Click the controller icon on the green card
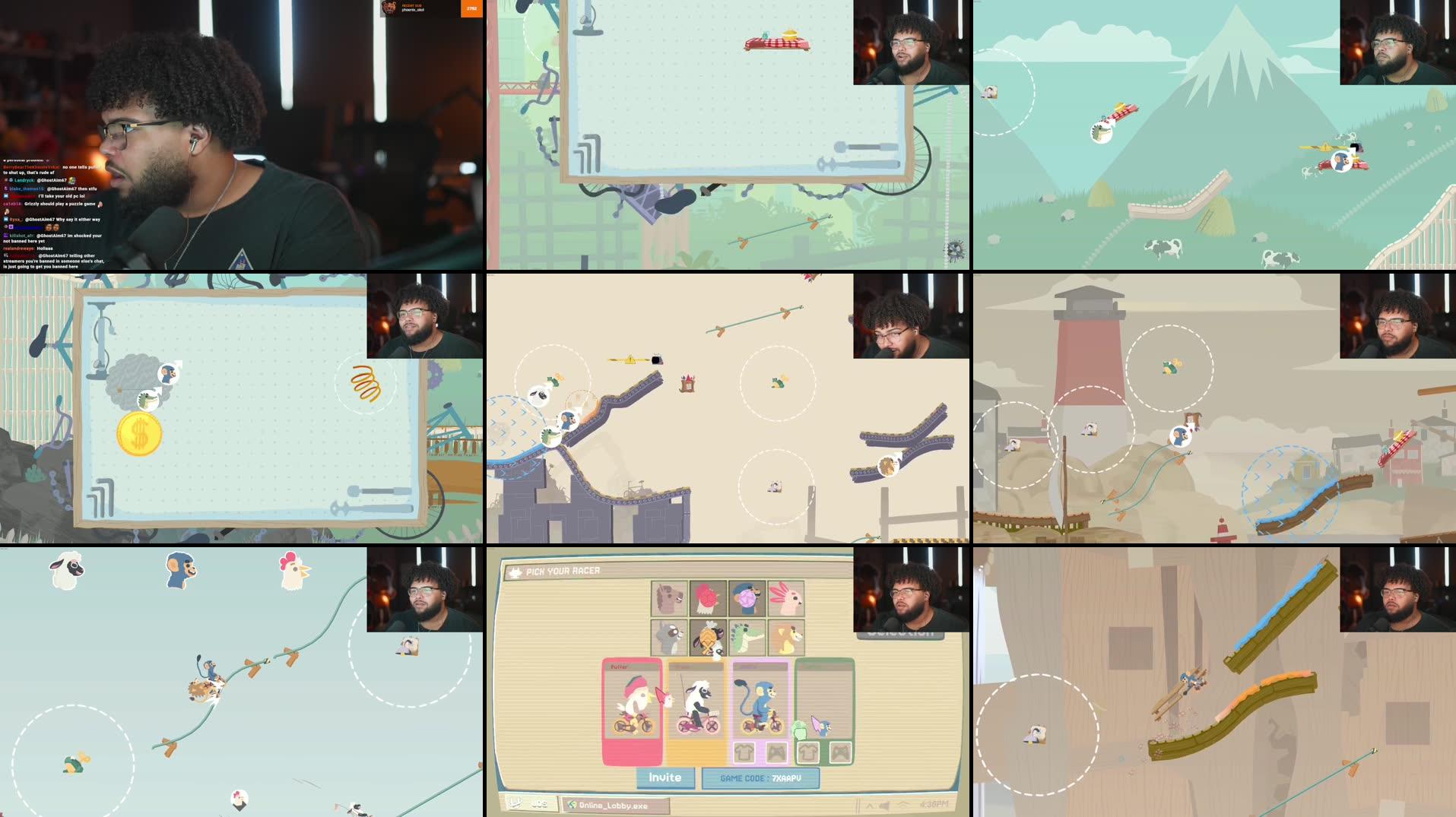Viewport: 1456px width, 817px height. 808,754
